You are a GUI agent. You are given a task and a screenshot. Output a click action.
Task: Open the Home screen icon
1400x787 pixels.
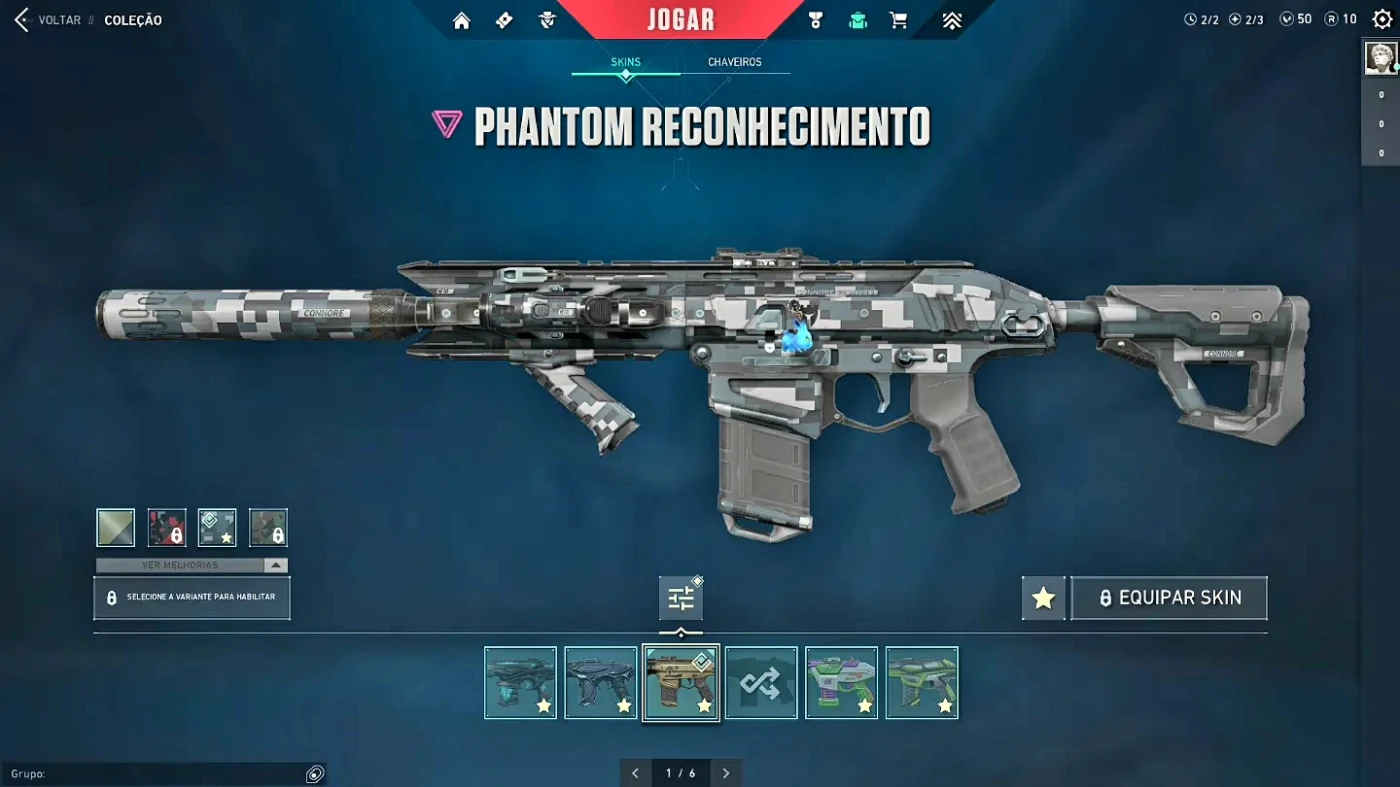point(461,19)
